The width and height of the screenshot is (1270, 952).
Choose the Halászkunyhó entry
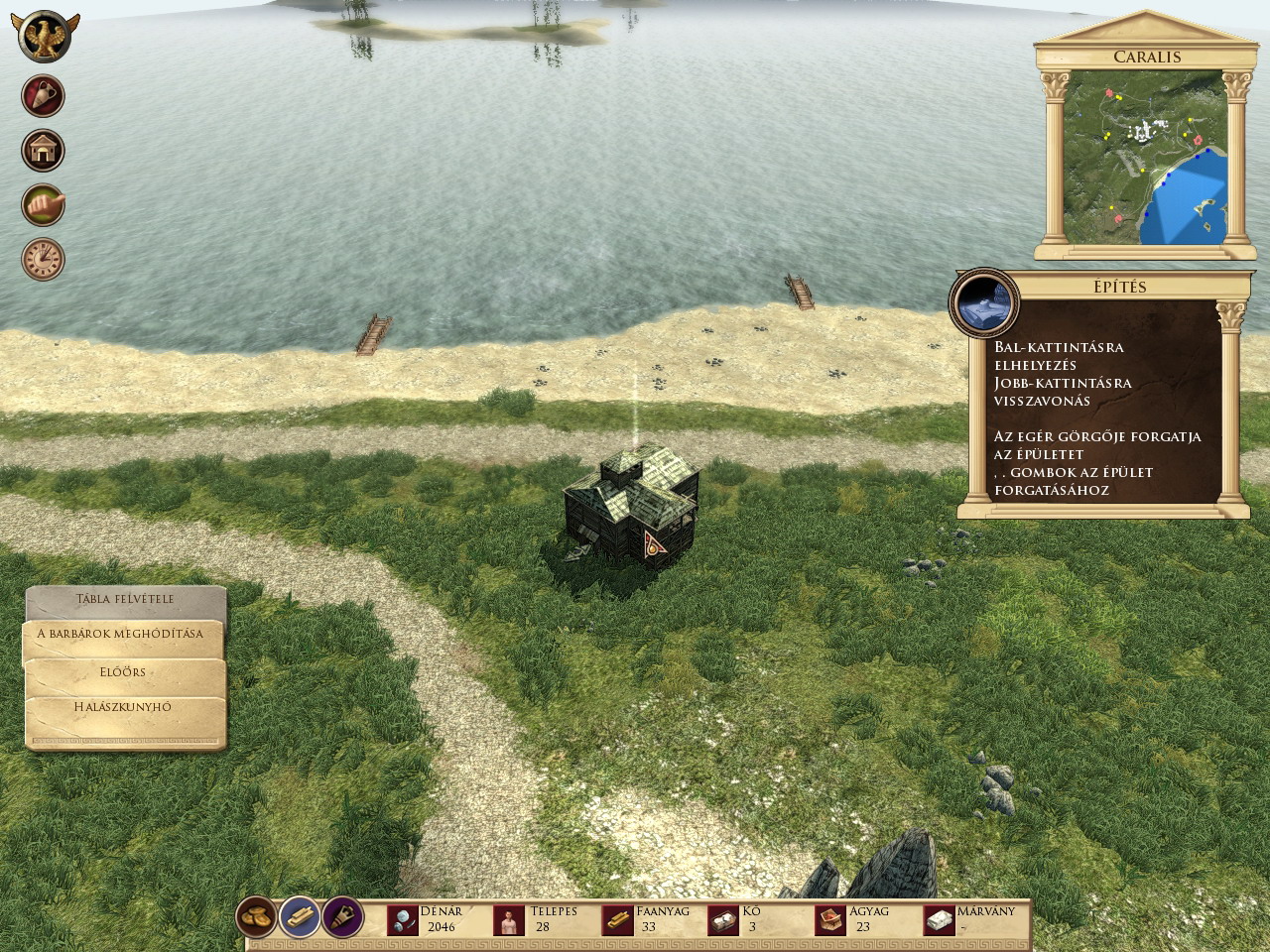123,708
